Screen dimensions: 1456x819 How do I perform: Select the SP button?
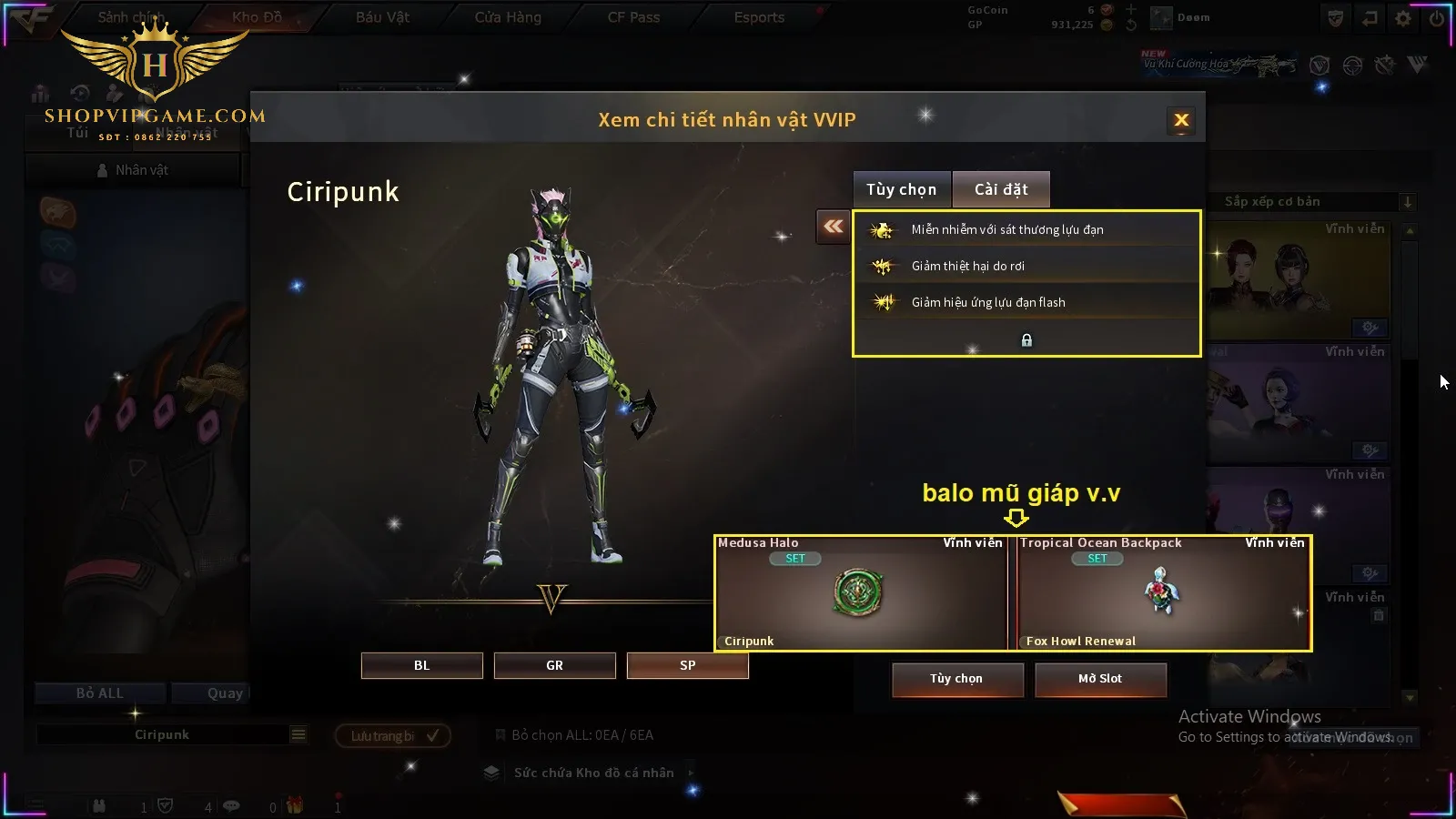point(687,665)
